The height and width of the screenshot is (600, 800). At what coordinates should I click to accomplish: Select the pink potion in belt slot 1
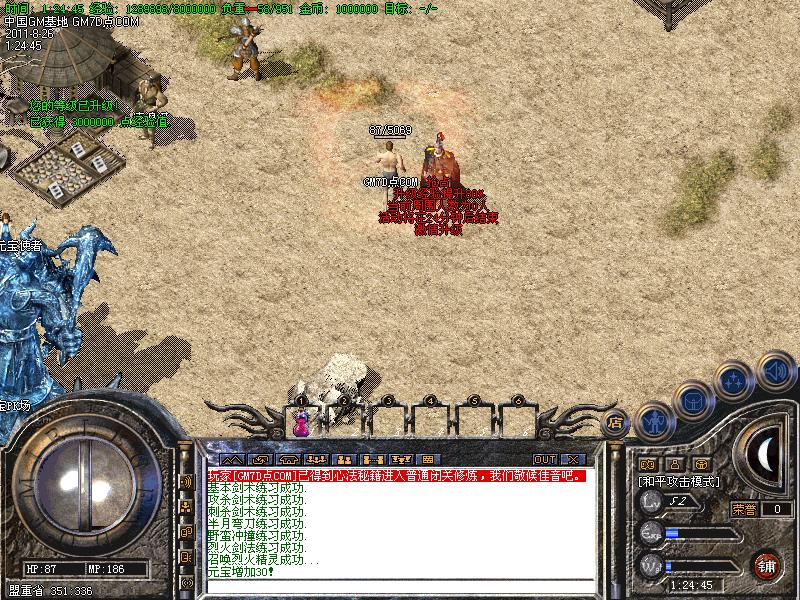300,424
